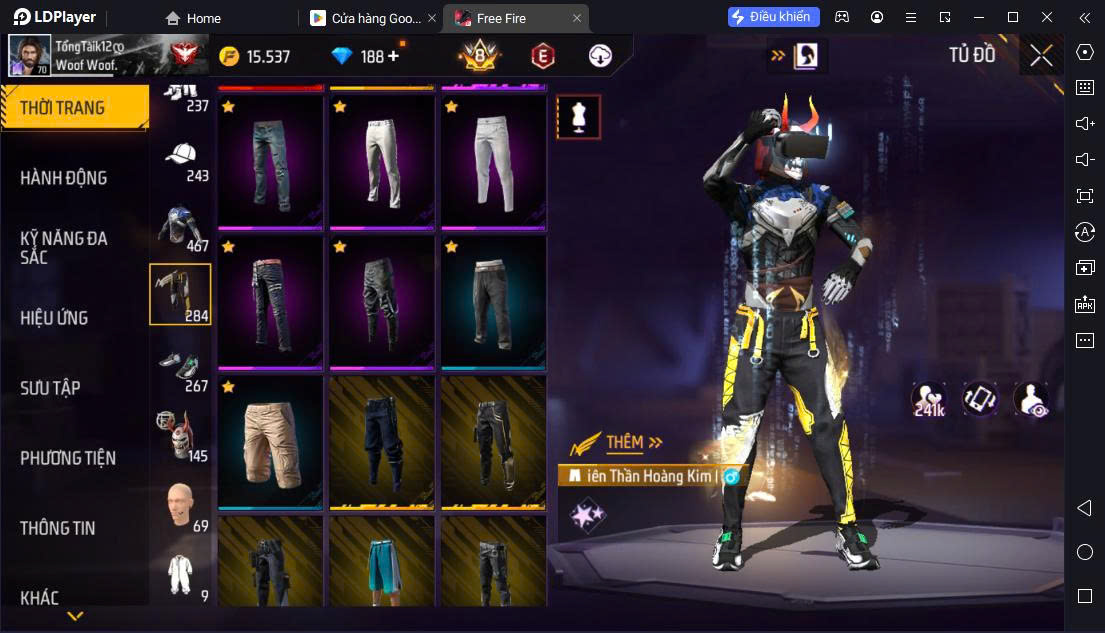Choose the mask category with 145 items
1105x633 pixels.
(x=181, y=436)
